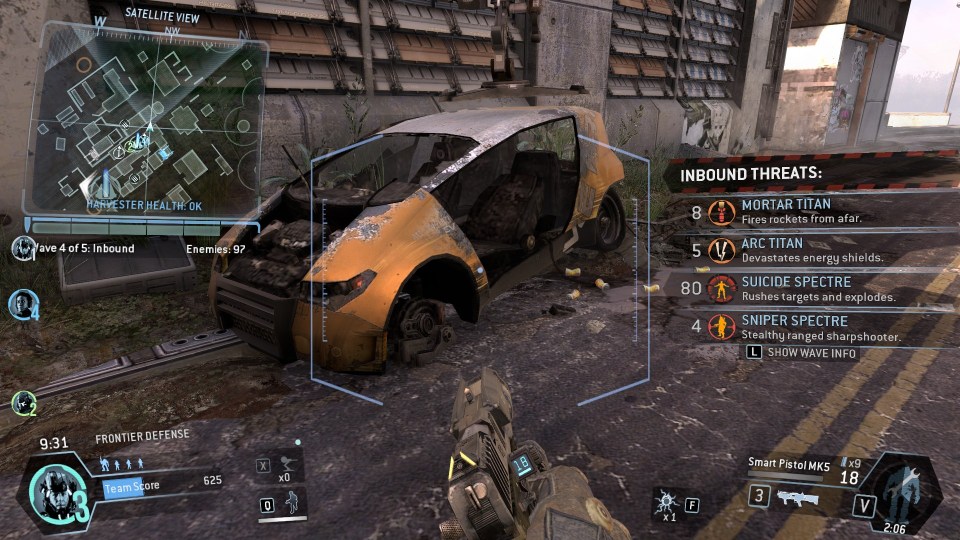Activate the arc grenade ordnance icon
960x540 pixels.
tap(664, 503)
